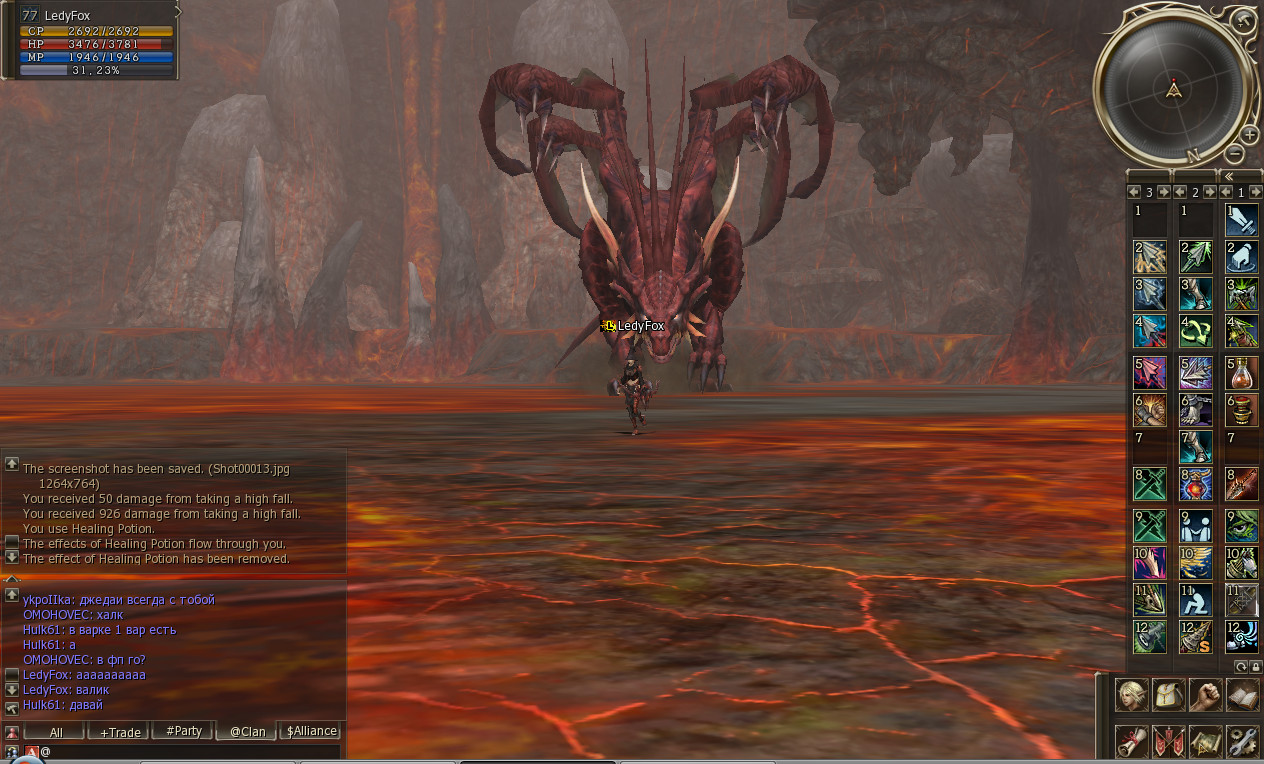Select the @Clan chat tab

[248, 732]
